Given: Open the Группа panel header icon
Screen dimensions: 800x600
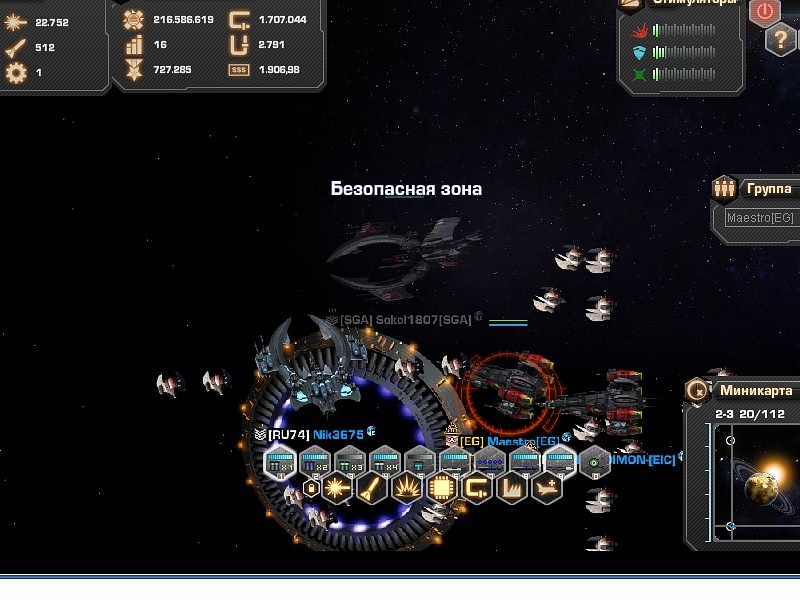Looking at the screenshot, I should pyautogui.click(x=724, y=188).
